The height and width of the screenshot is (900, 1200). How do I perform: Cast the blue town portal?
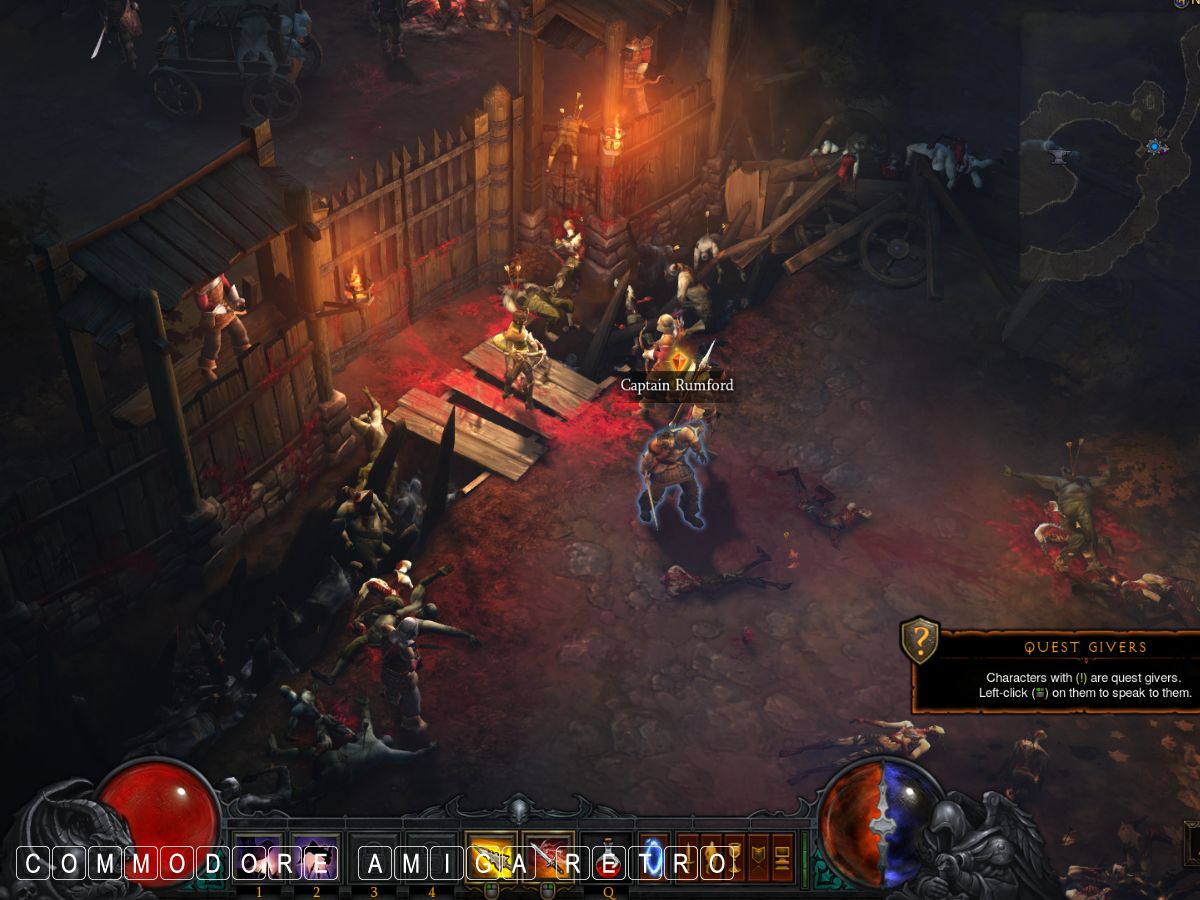pyautogui.click(x=653, y=857)
